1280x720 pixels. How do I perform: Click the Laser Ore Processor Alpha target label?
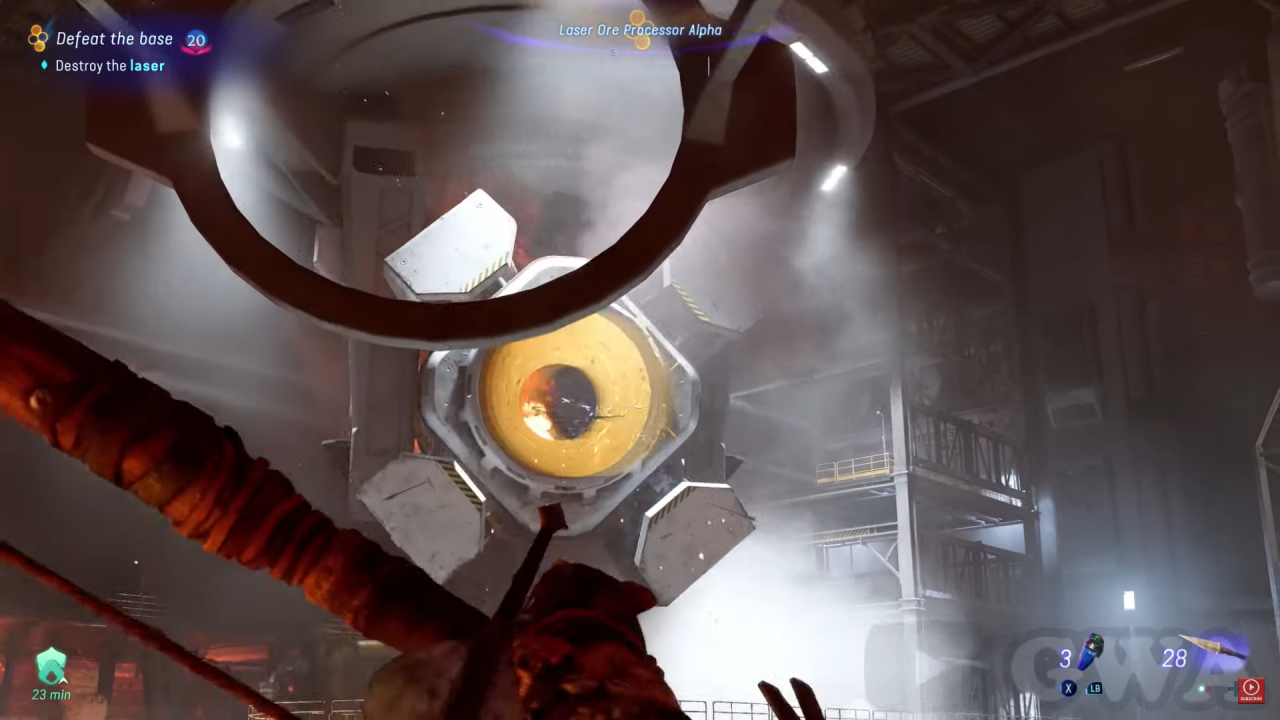[640, 30]
